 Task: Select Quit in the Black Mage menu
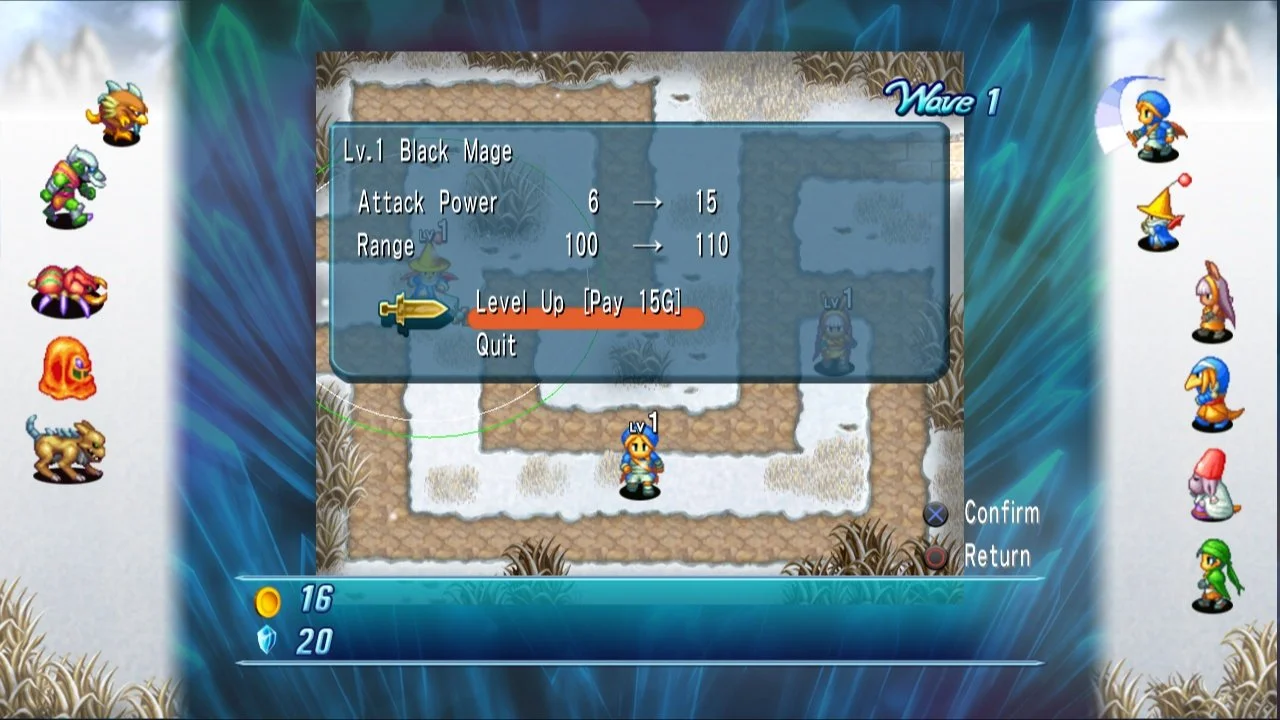497,346
